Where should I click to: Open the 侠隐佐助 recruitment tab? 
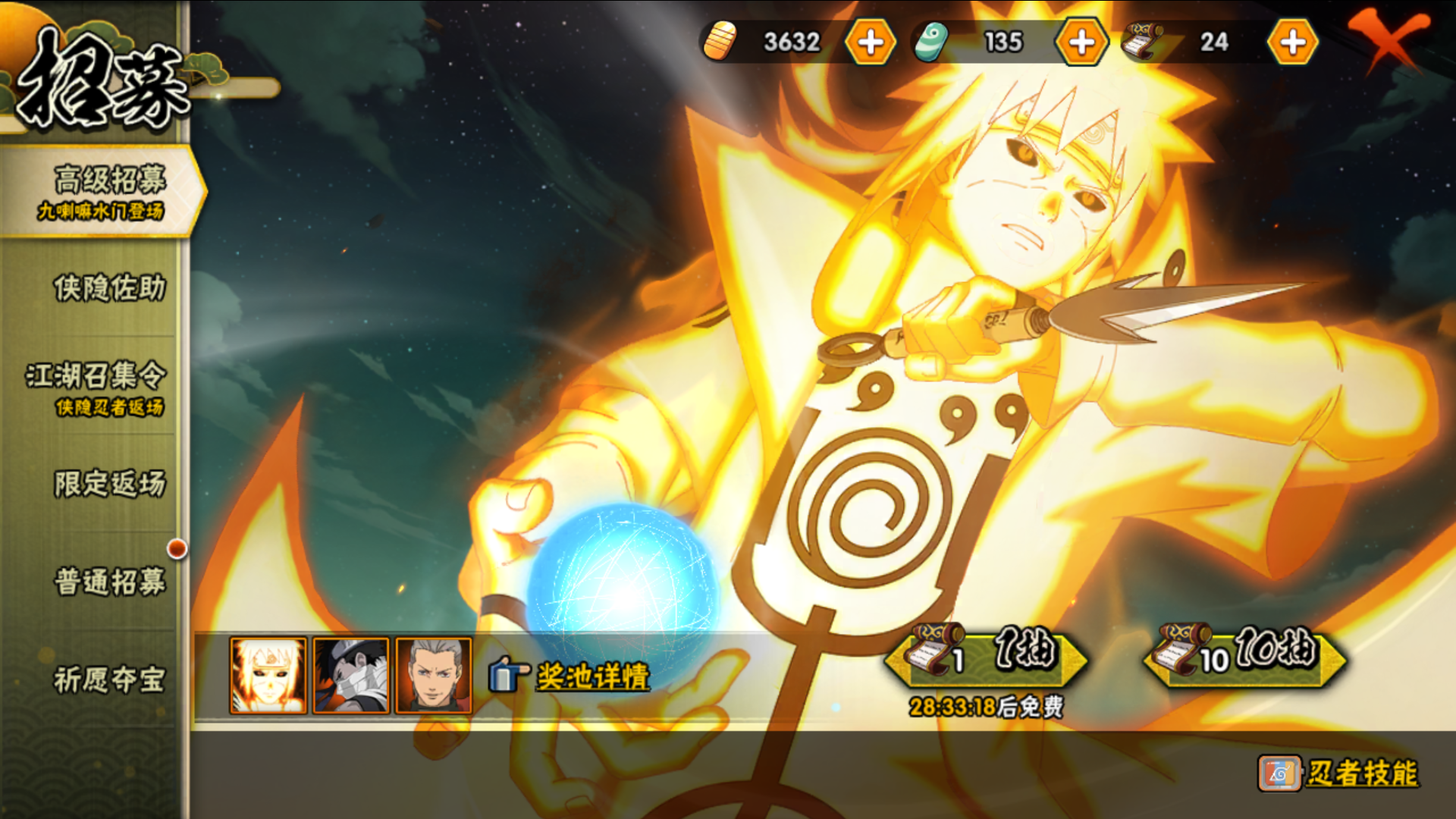[x=108, y=289]
